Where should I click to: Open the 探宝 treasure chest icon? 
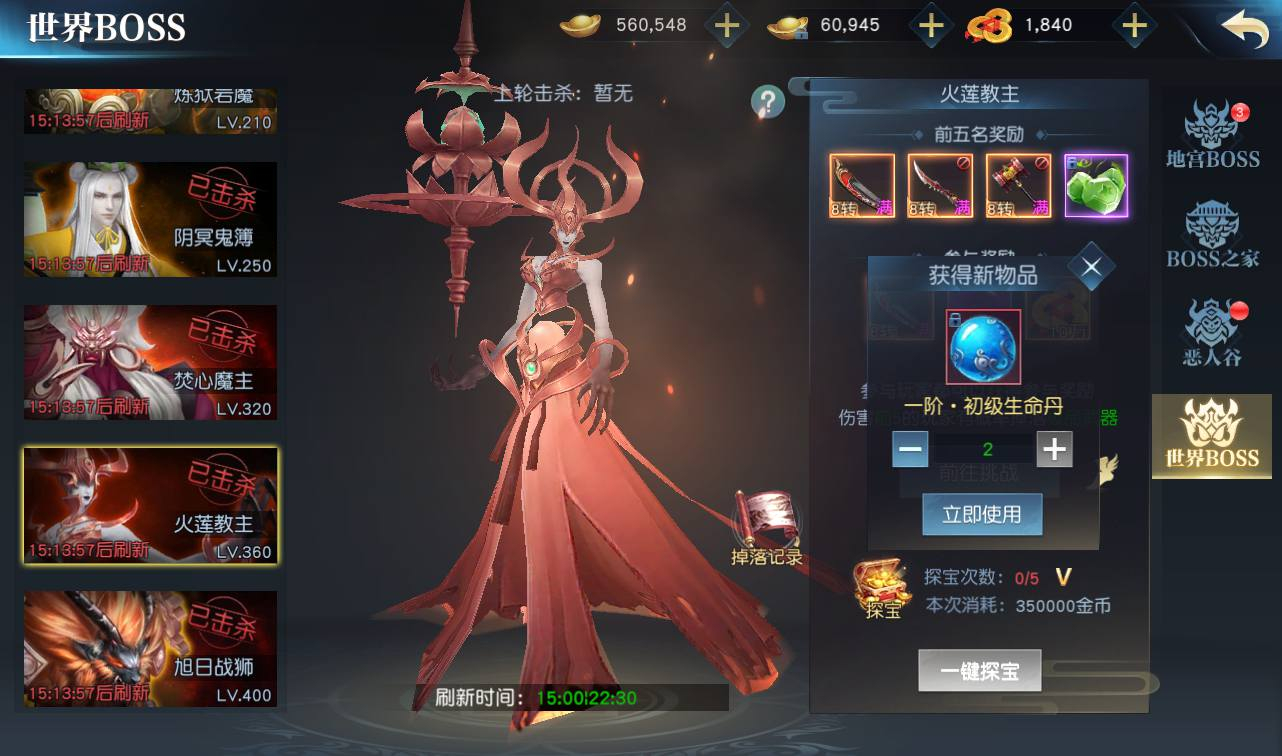(881, 589)
